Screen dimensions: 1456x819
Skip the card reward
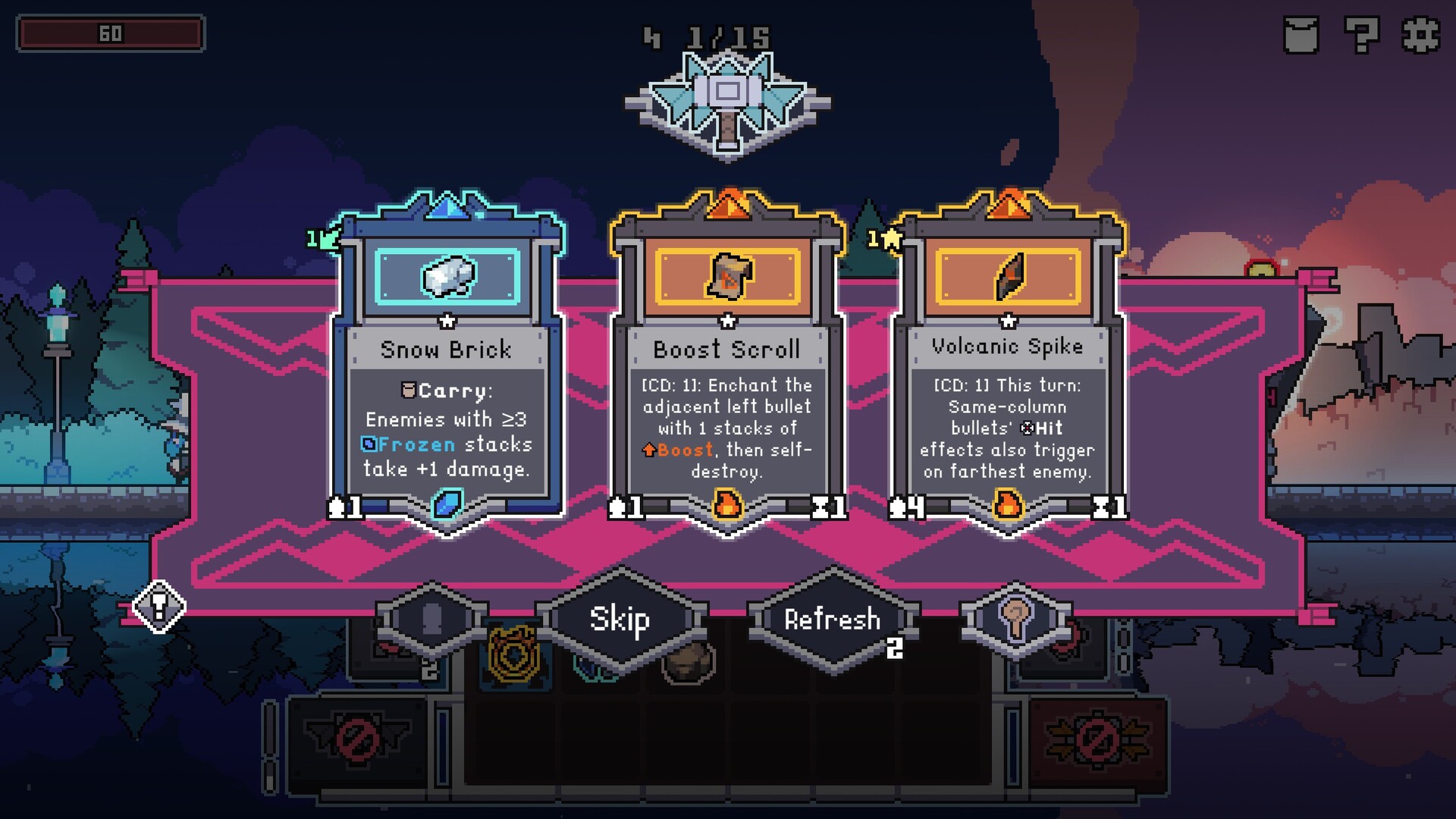(620, 620)
